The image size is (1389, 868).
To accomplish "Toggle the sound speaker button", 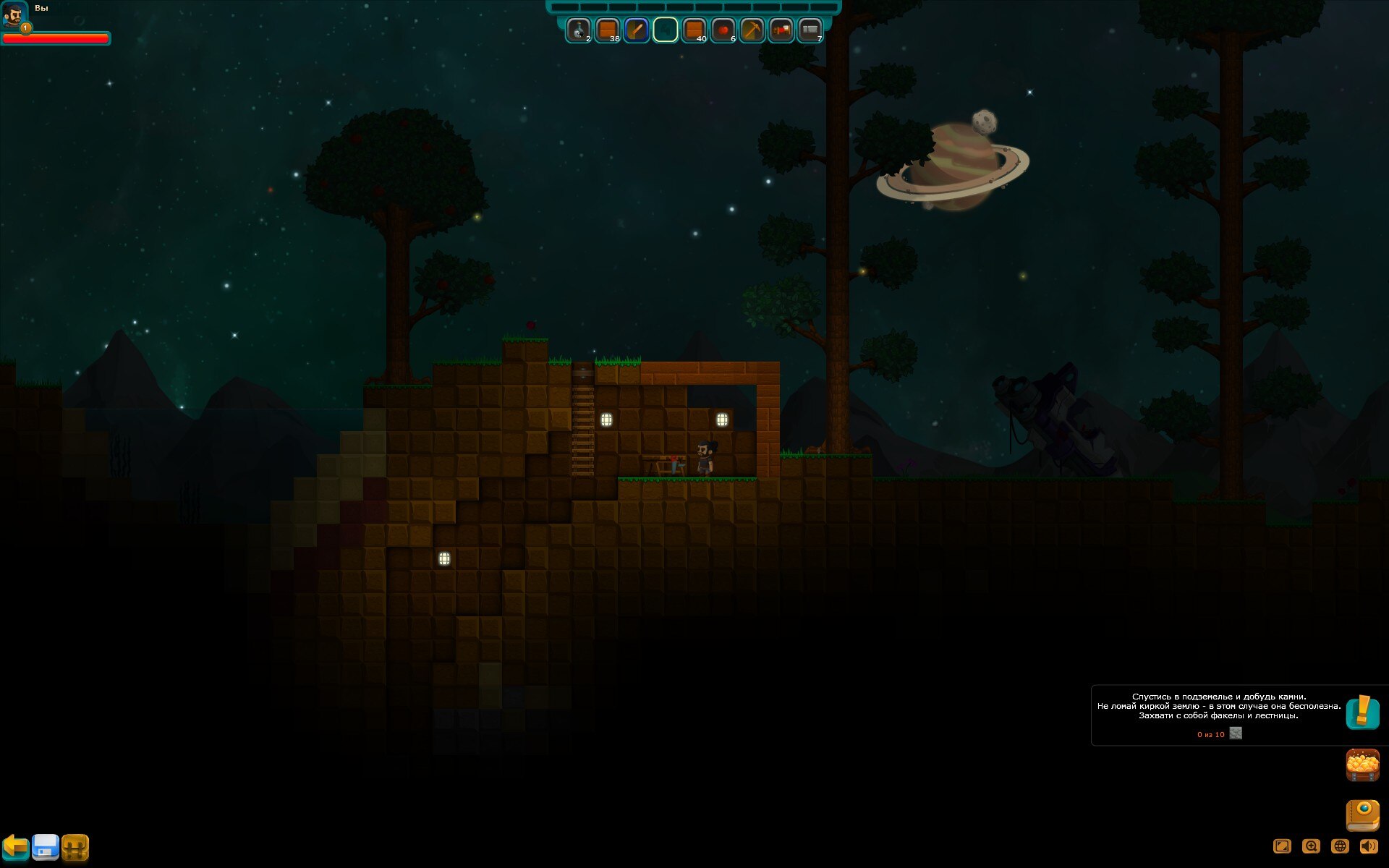I will click(1369, 846).
